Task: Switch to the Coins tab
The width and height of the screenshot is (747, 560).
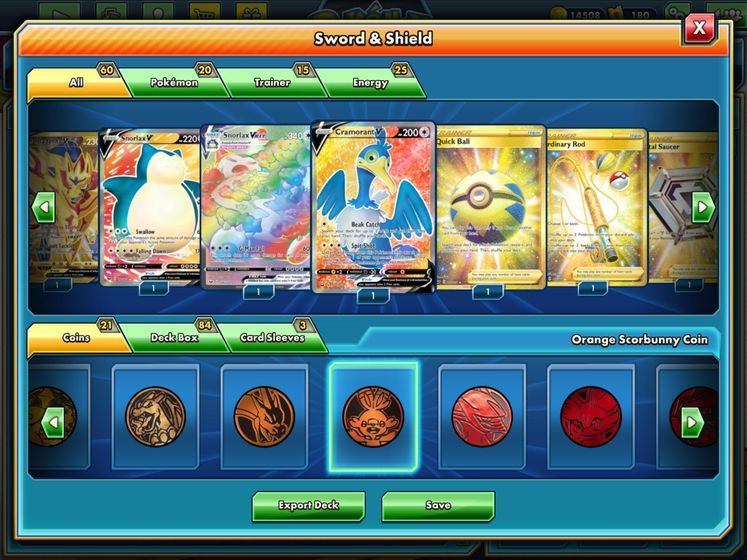Action: click(75, 338)
